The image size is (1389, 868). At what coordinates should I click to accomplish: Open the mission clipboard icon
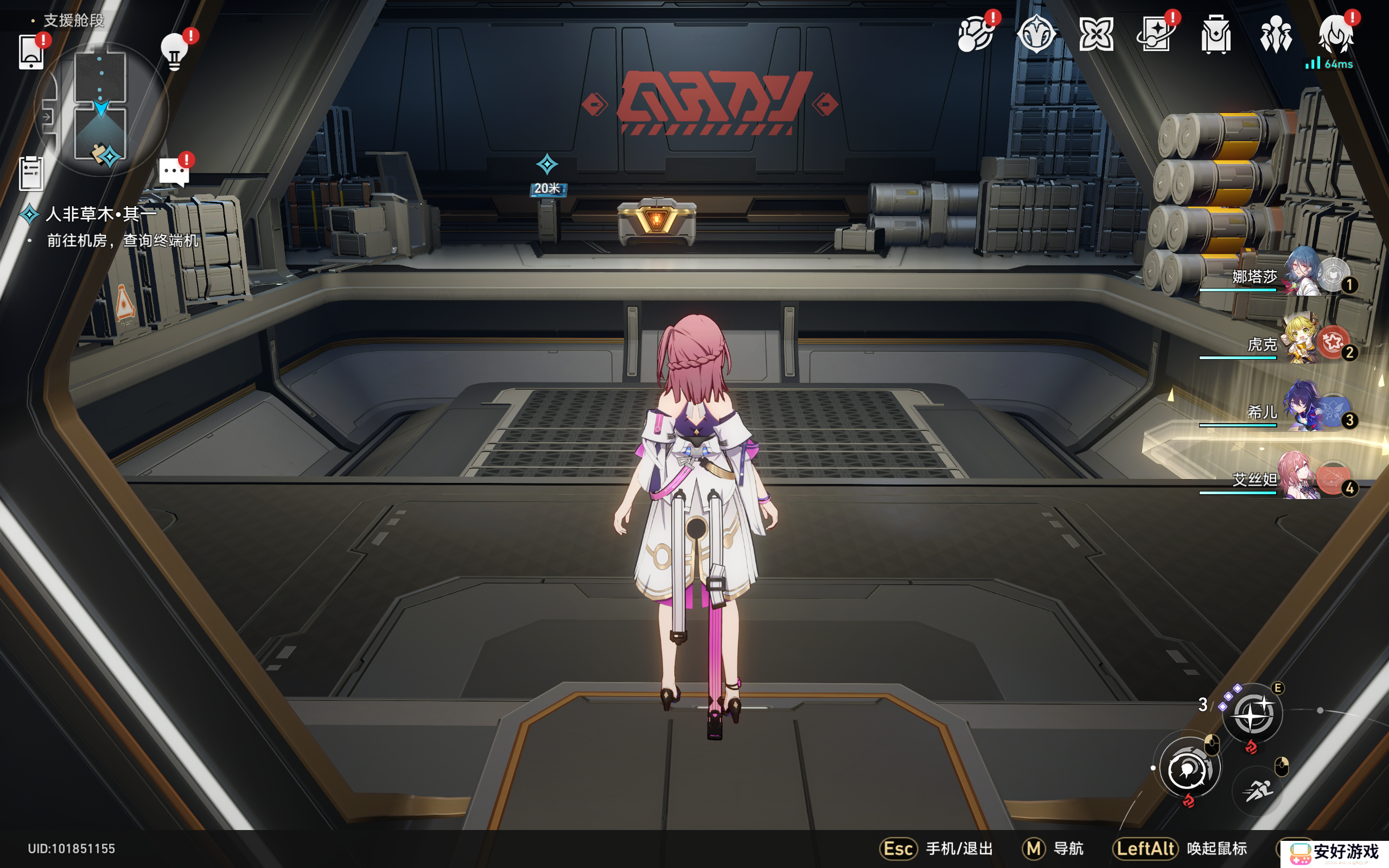click(31, 173)
